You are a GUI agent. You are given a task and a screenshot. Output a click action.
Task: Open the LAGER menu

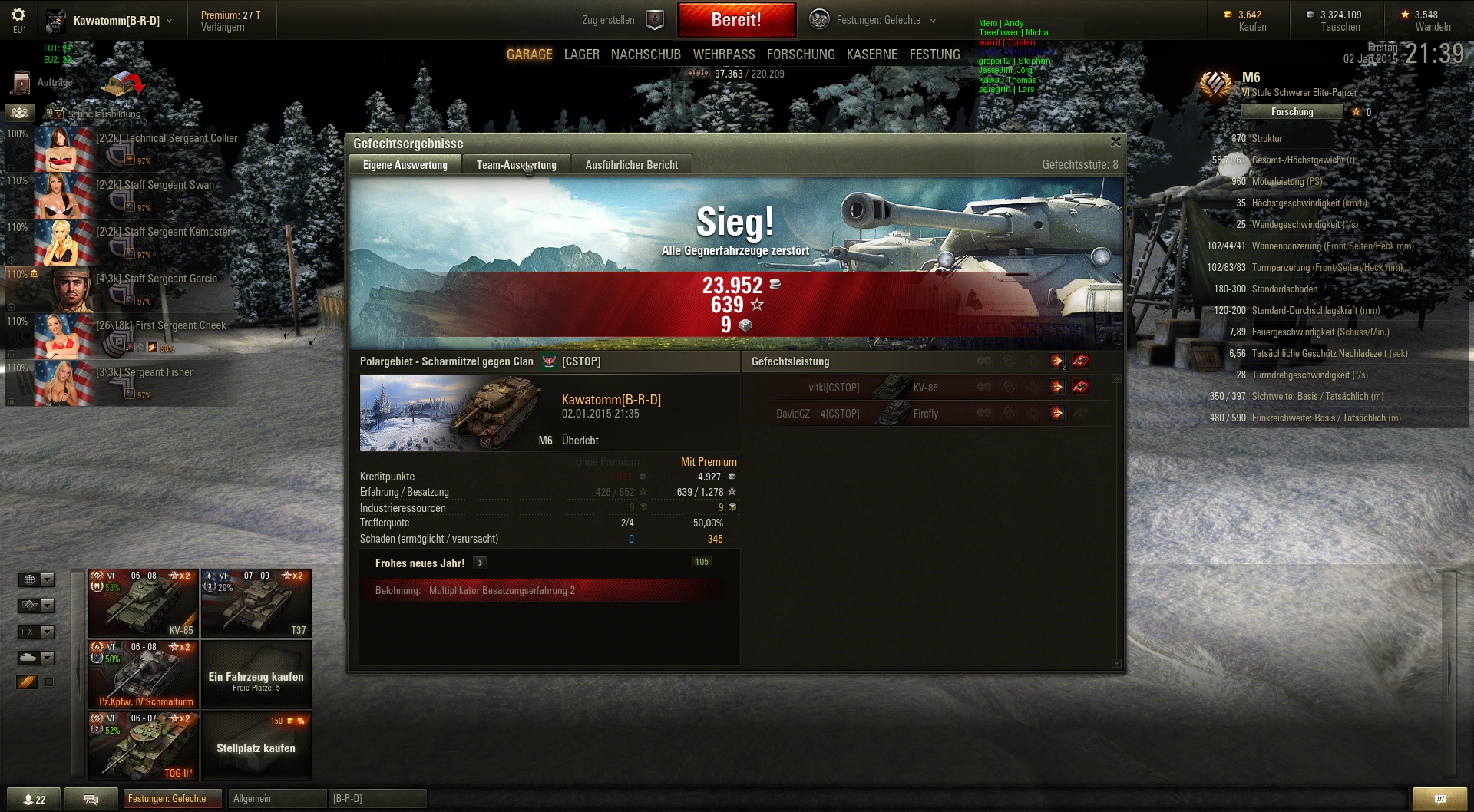point(581,54)
